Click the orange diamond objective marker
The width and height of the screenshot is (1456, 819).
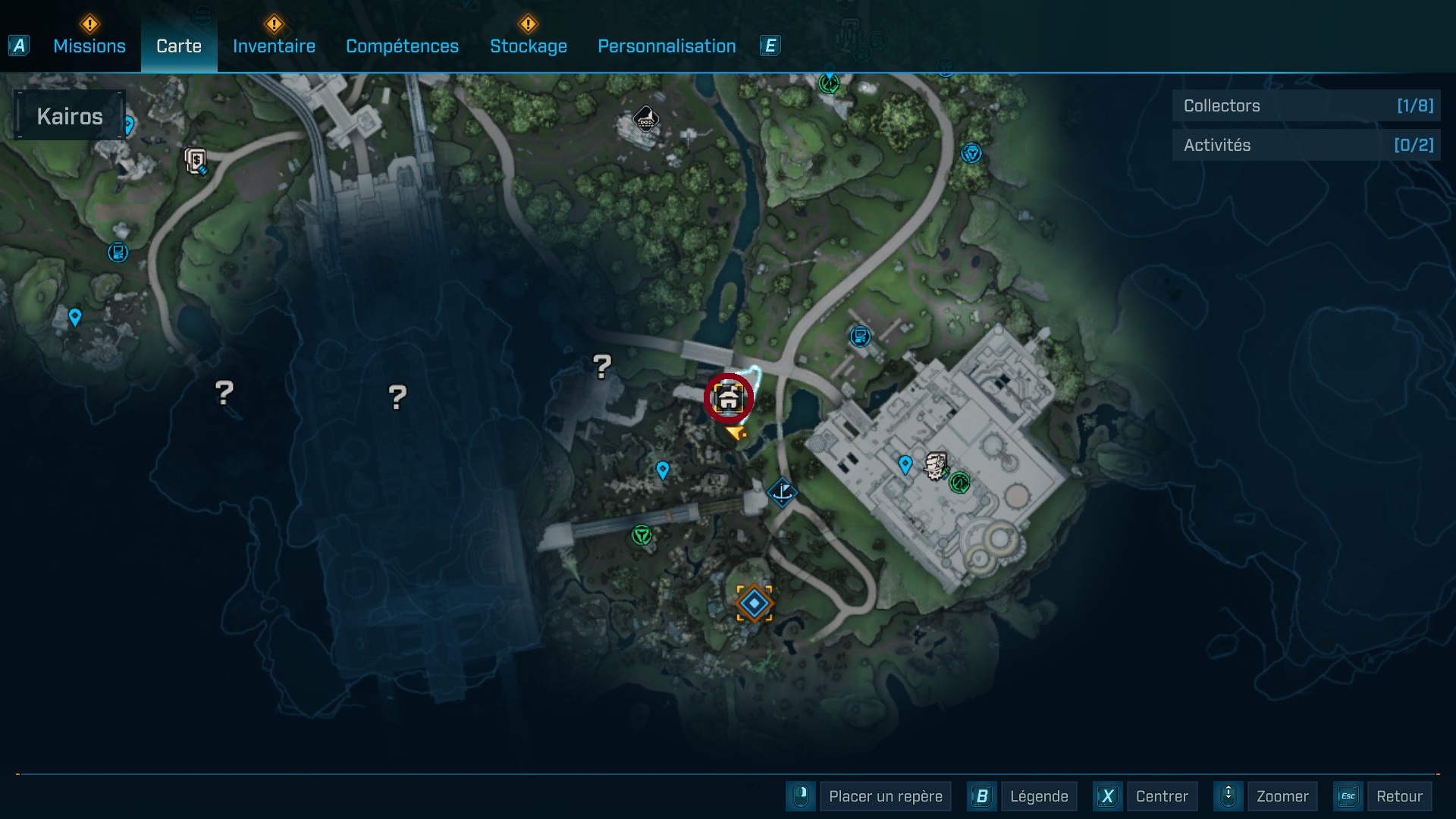[x=754, y=604]
